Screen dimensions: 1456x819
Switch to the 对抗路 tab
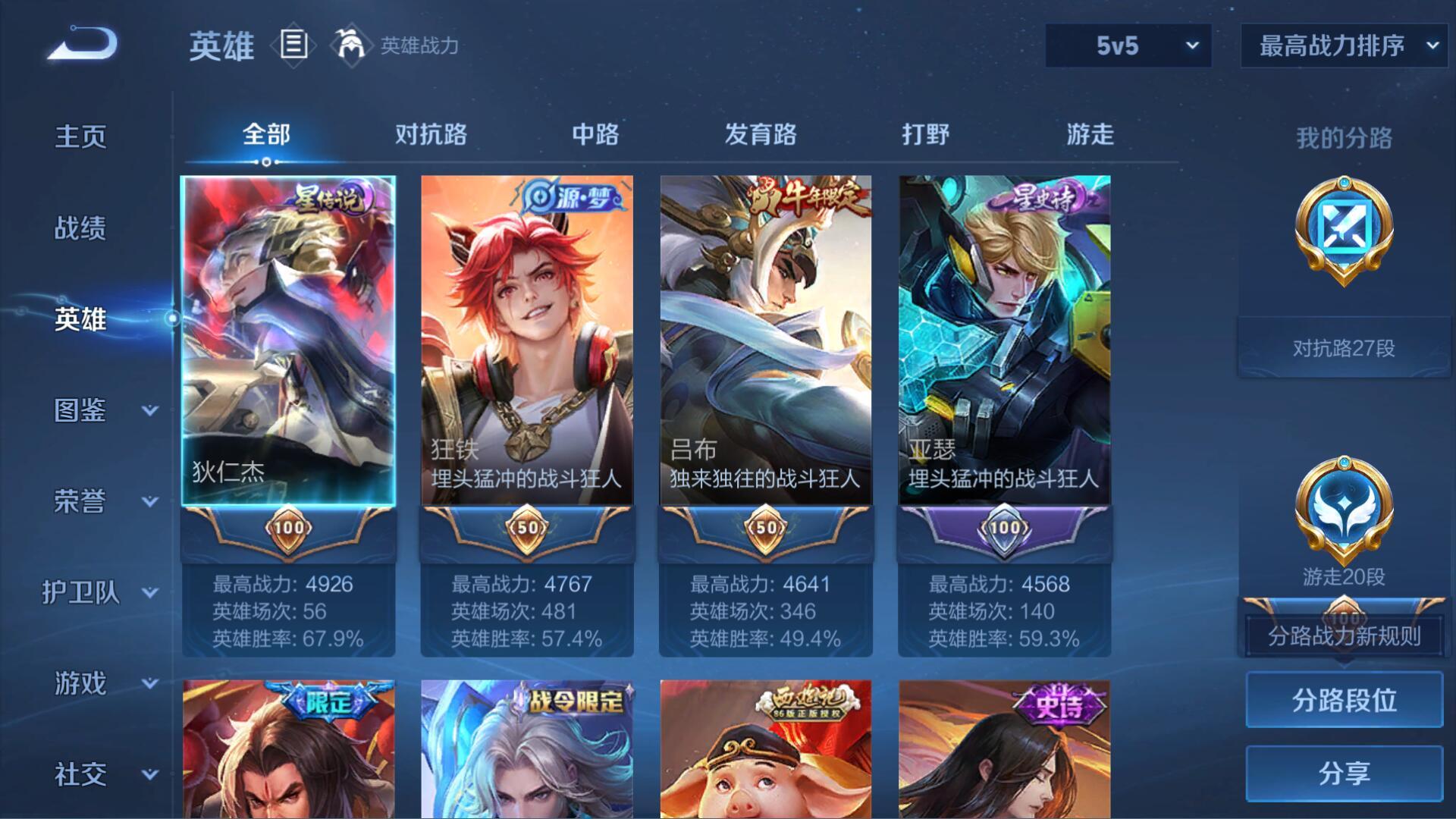pyautogui.click(x=431, y=135)
